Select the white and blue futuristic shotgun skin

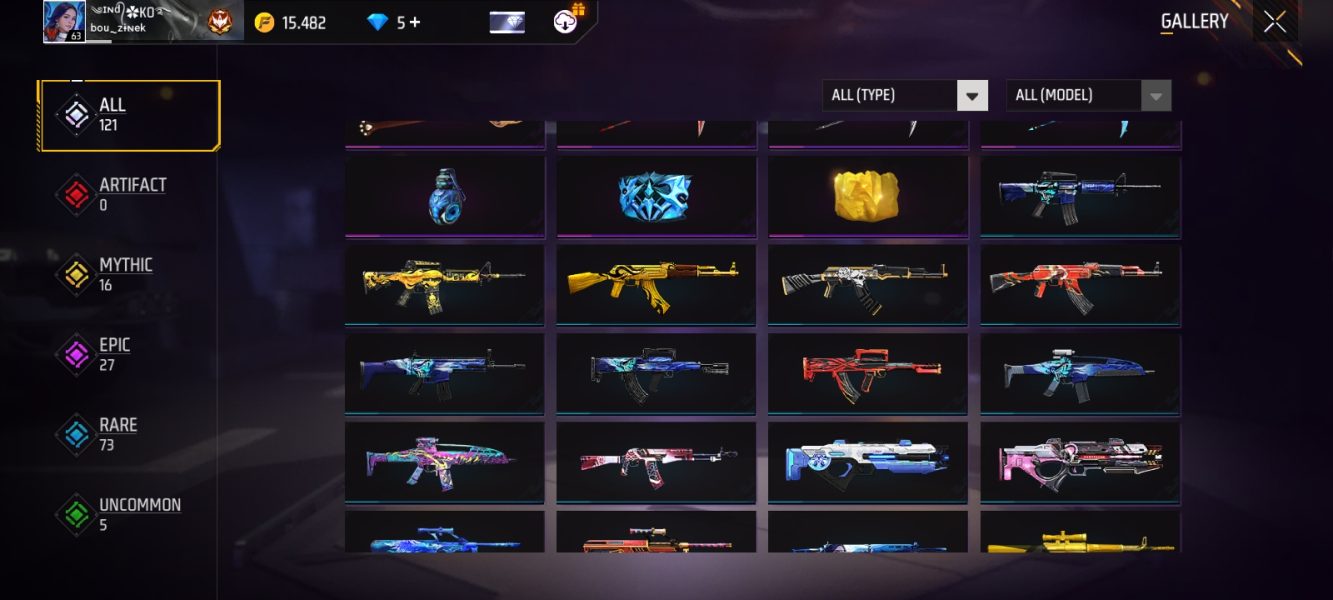pyautogui.click(x=867, y=461)
